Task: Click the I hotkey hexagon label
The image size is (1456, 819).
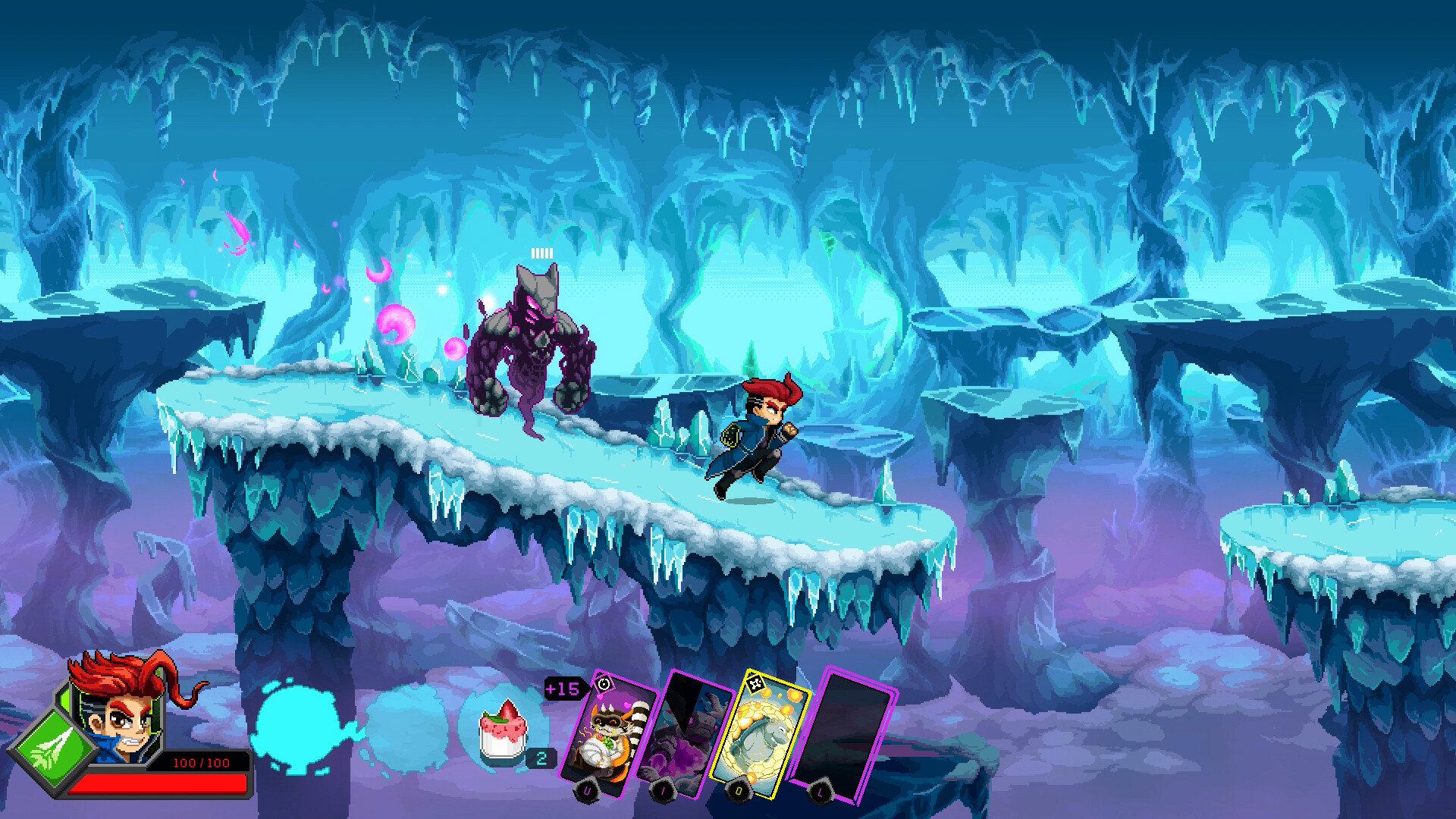Action: [664, 790]
